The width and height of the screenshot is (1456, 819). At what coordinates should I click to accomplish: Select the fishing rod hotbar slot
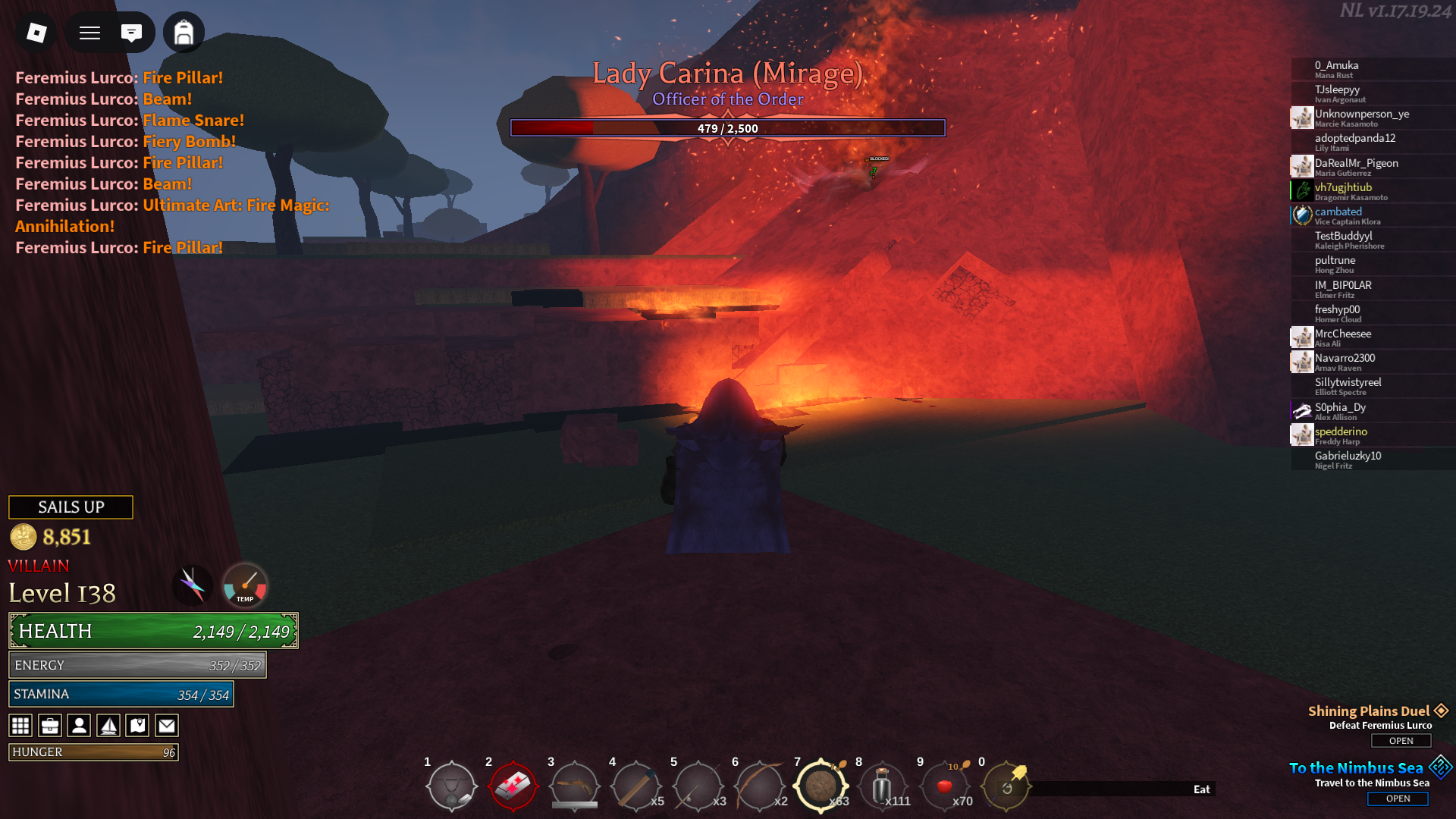click(698, 786)
